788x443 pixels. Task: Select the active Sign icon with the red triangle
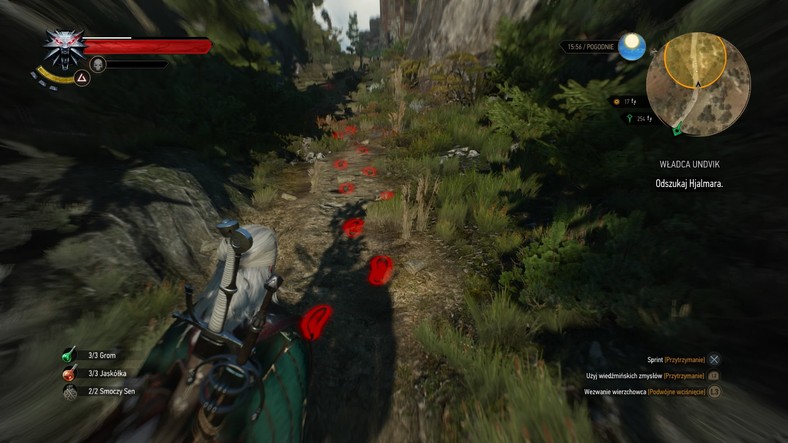pyautogui.click(x=83, y=77)
